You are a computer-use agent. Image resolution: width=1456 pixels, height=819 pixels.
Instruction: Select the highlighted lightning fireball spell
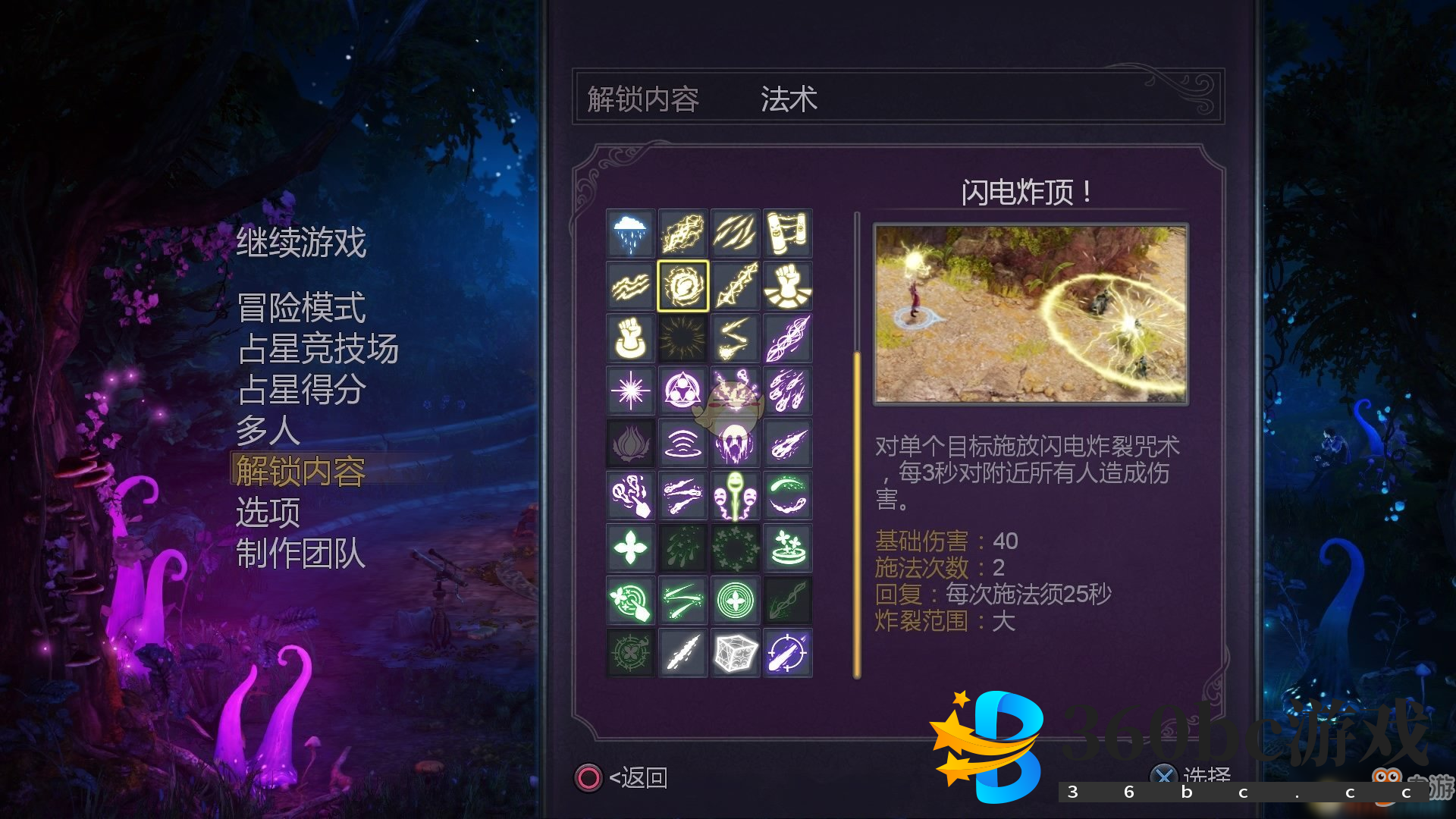point(682,286)
